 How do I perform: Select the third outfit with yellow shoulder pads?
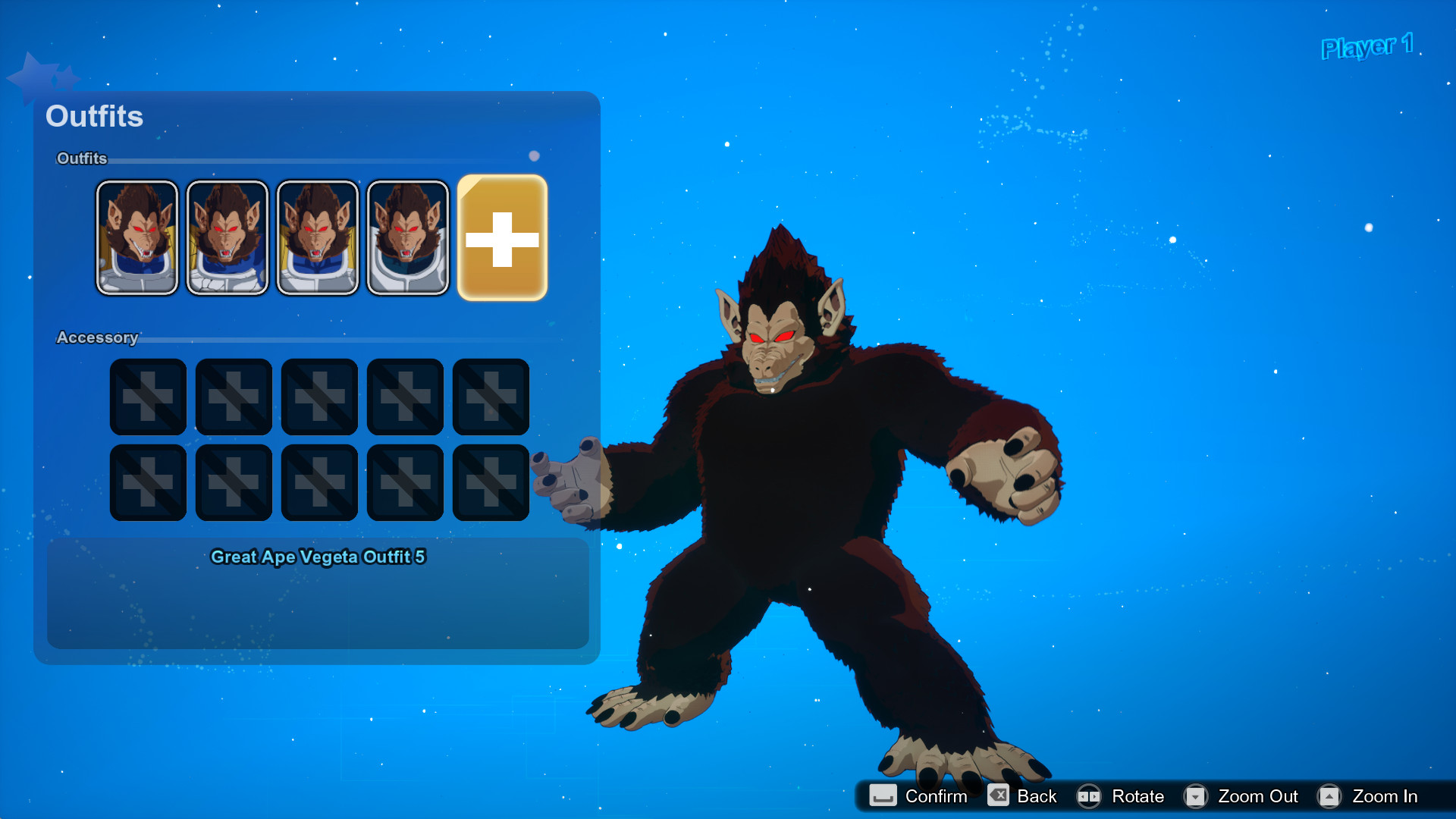[318, 237]
